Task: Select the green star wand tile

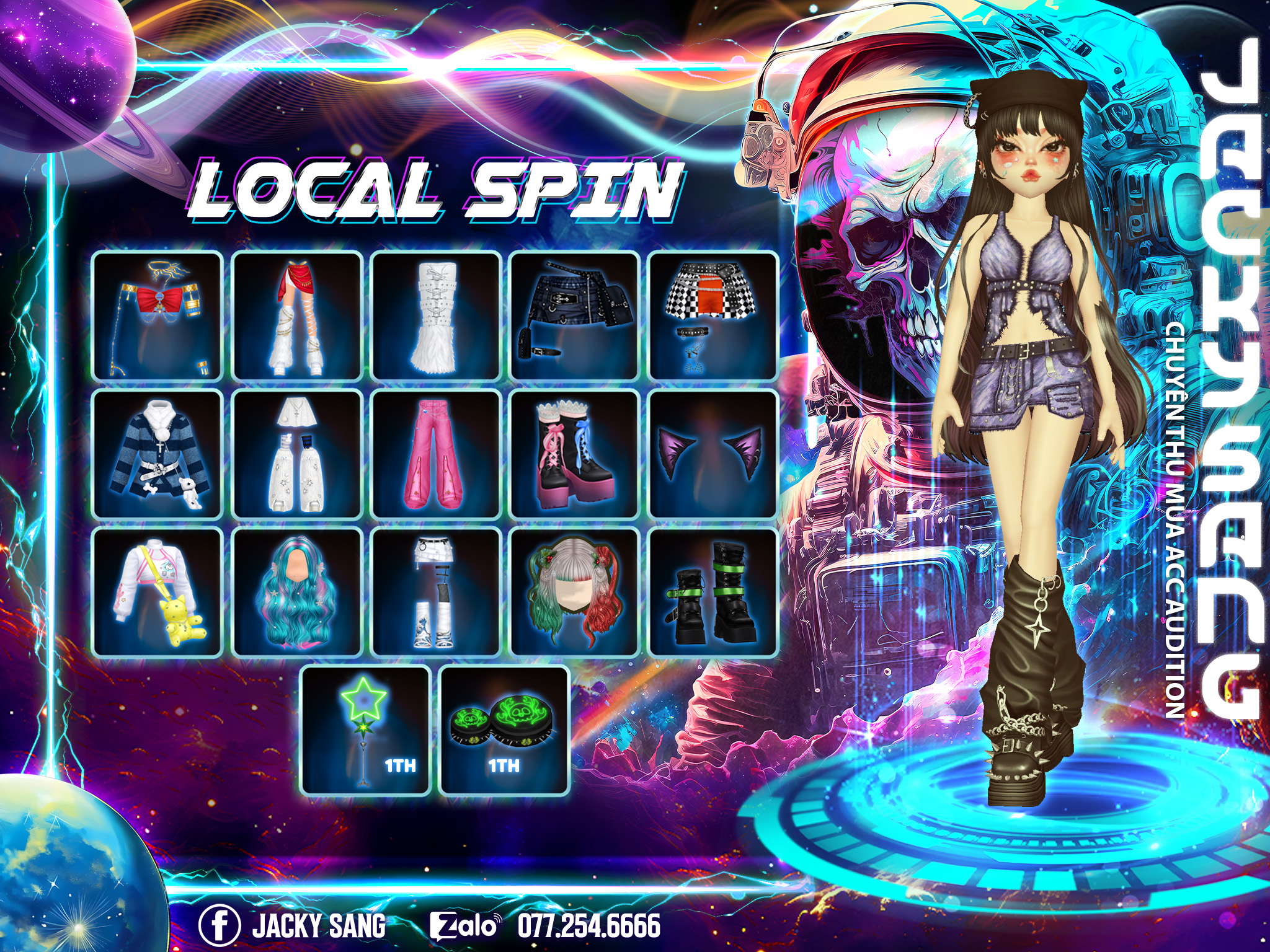Action: tap(366, 731)
